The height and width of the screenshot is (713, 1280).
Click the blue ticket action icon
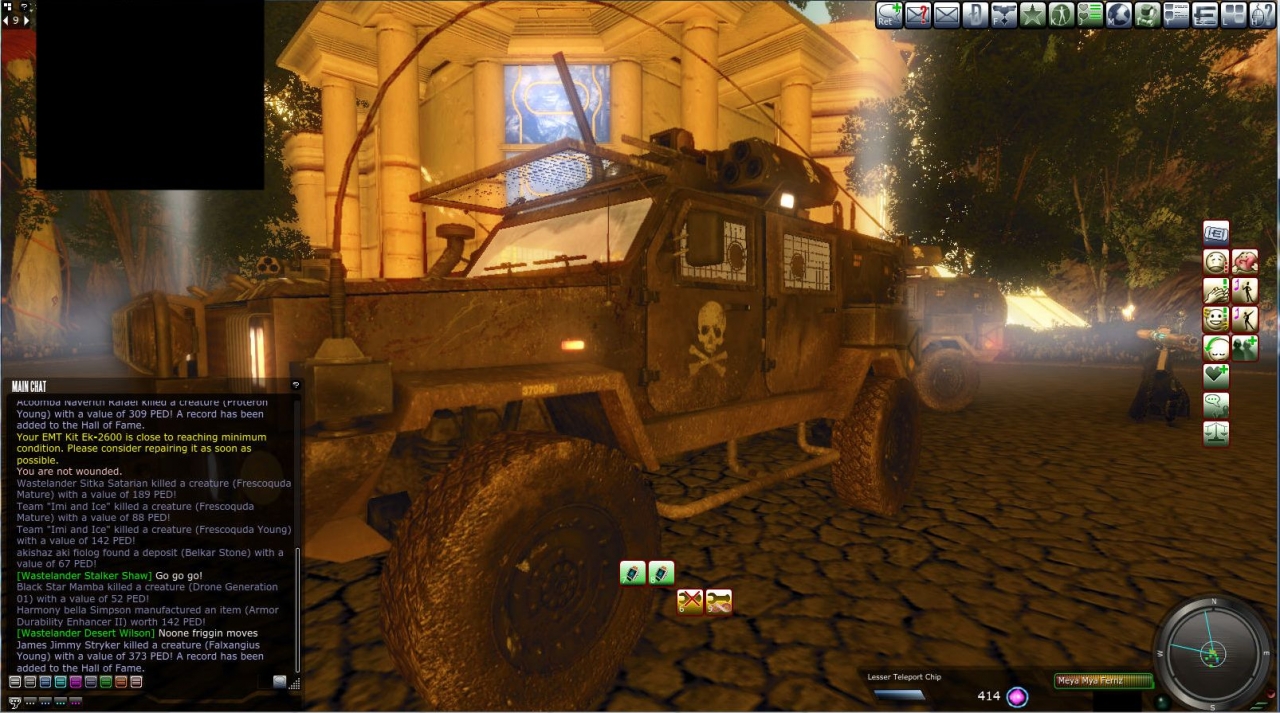pyautogui.click(x=1216, y=233)
